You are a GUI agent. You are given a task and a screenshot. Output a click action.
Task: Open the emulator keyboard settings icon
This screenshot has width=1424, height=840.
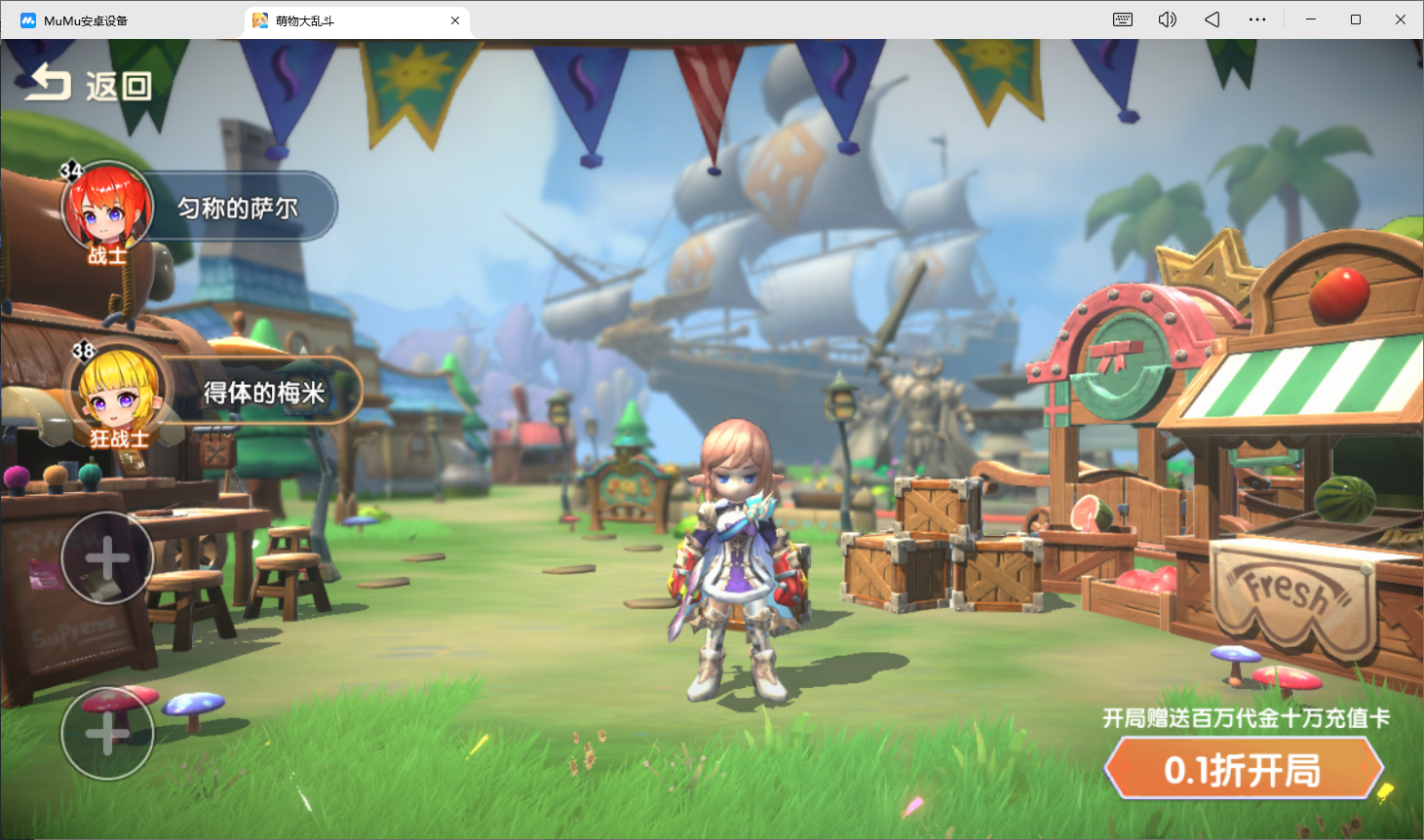pos(1123,19)
